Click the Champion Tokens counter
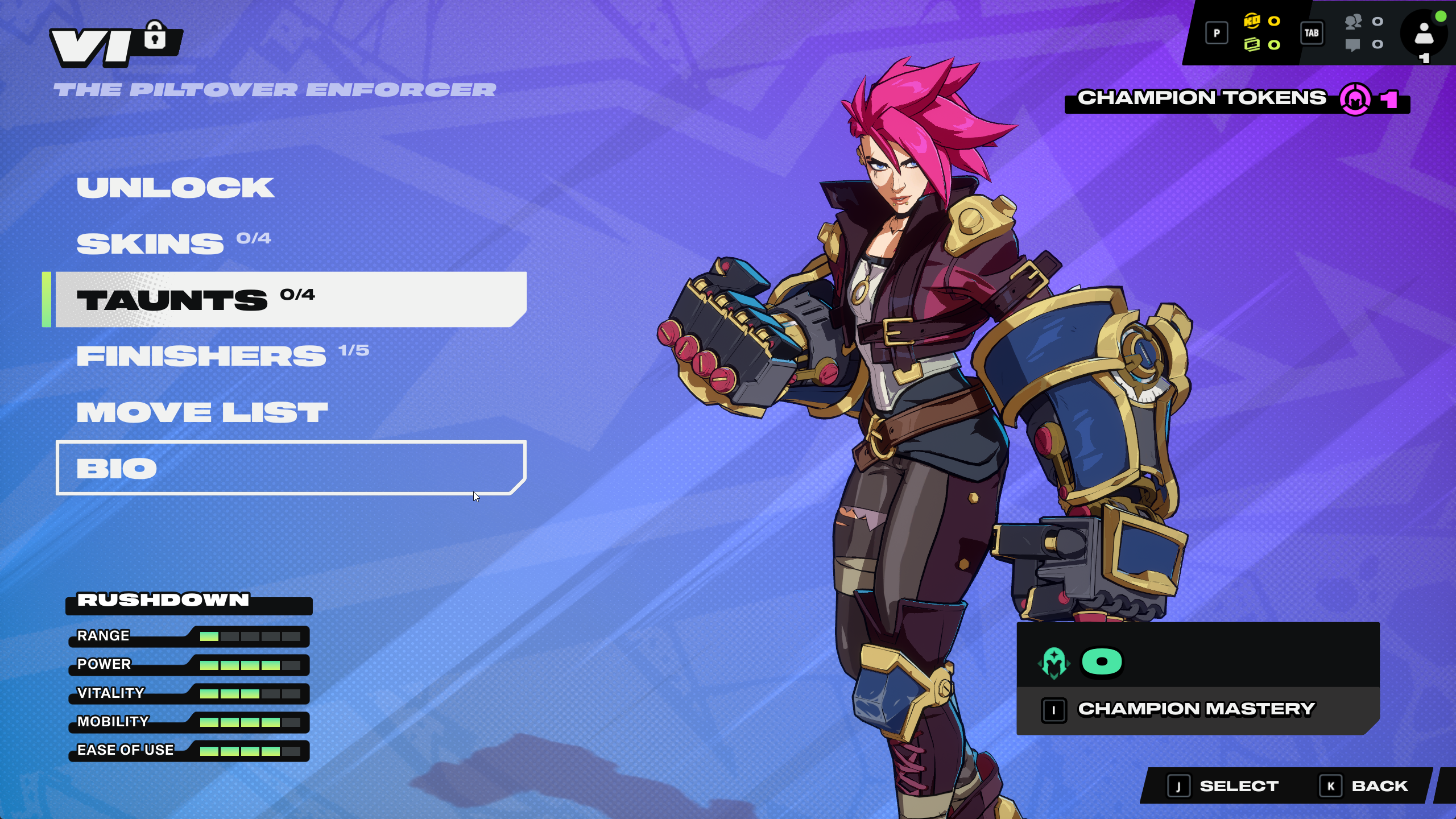The width and height of the screenshot is (1456, 819). tap(1236, 99)
